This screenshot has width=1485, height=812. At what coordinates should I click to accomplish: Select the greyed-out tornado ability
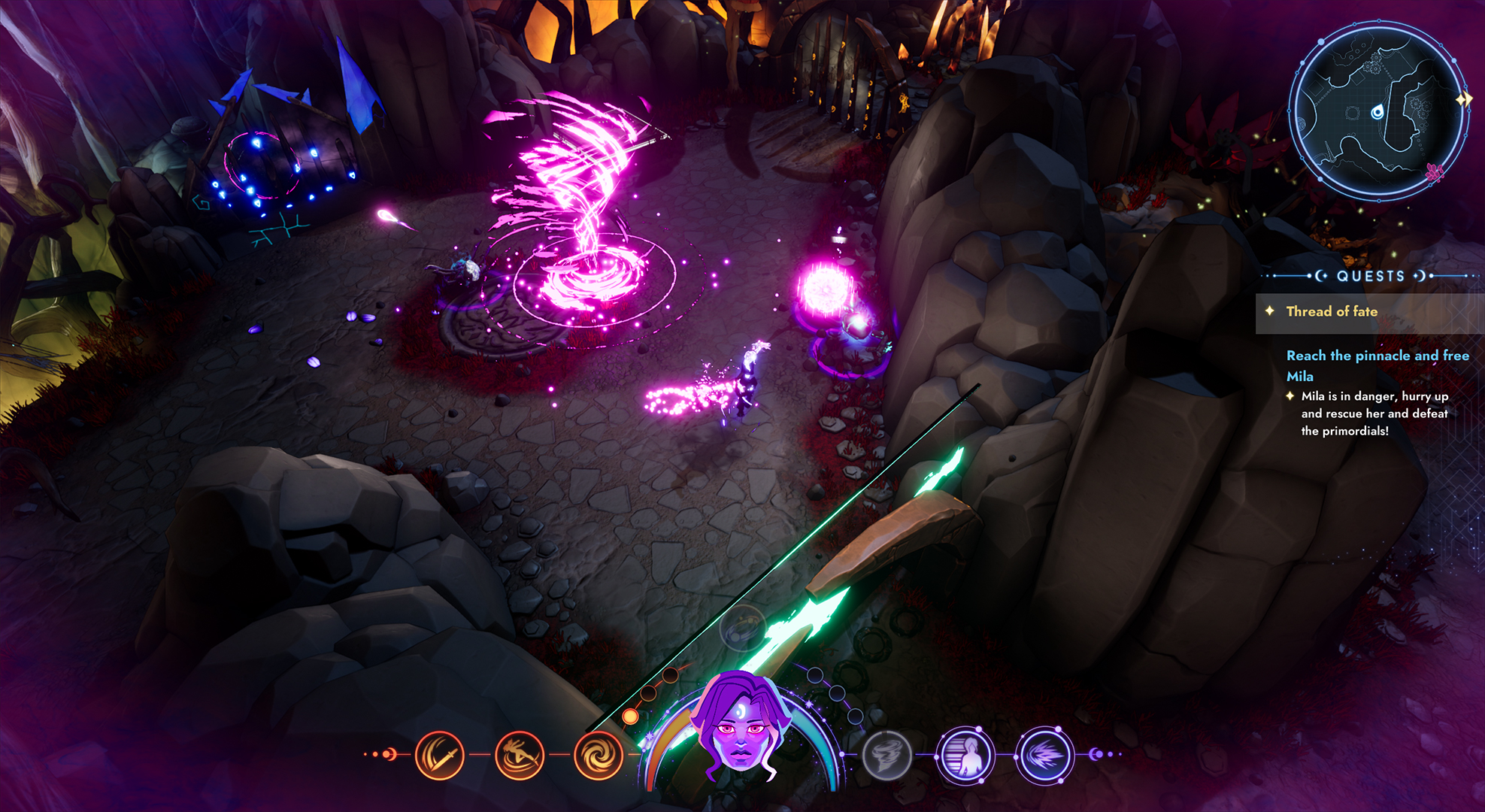click(886, 755)
